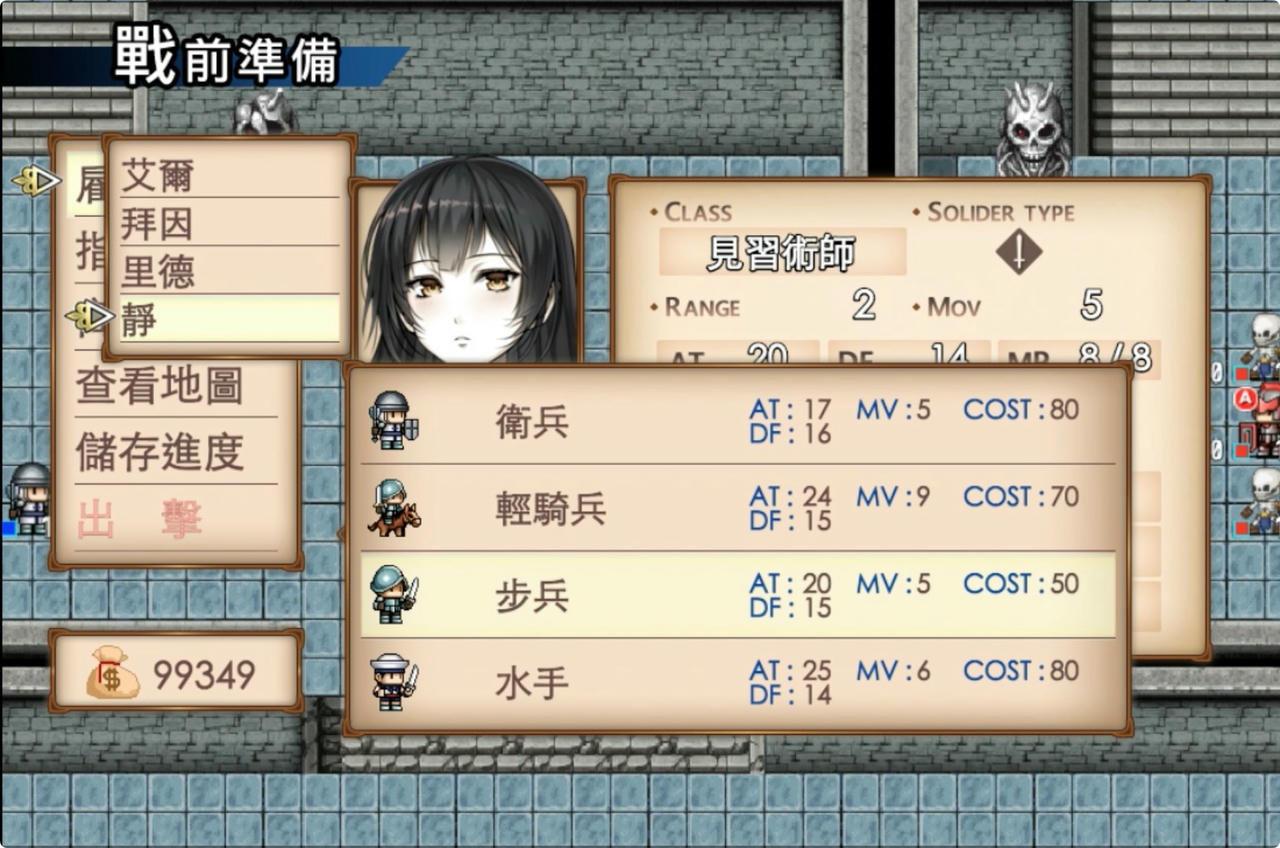Select the highlighted character 靜
1280x848 pixels.
coord(228,319)
